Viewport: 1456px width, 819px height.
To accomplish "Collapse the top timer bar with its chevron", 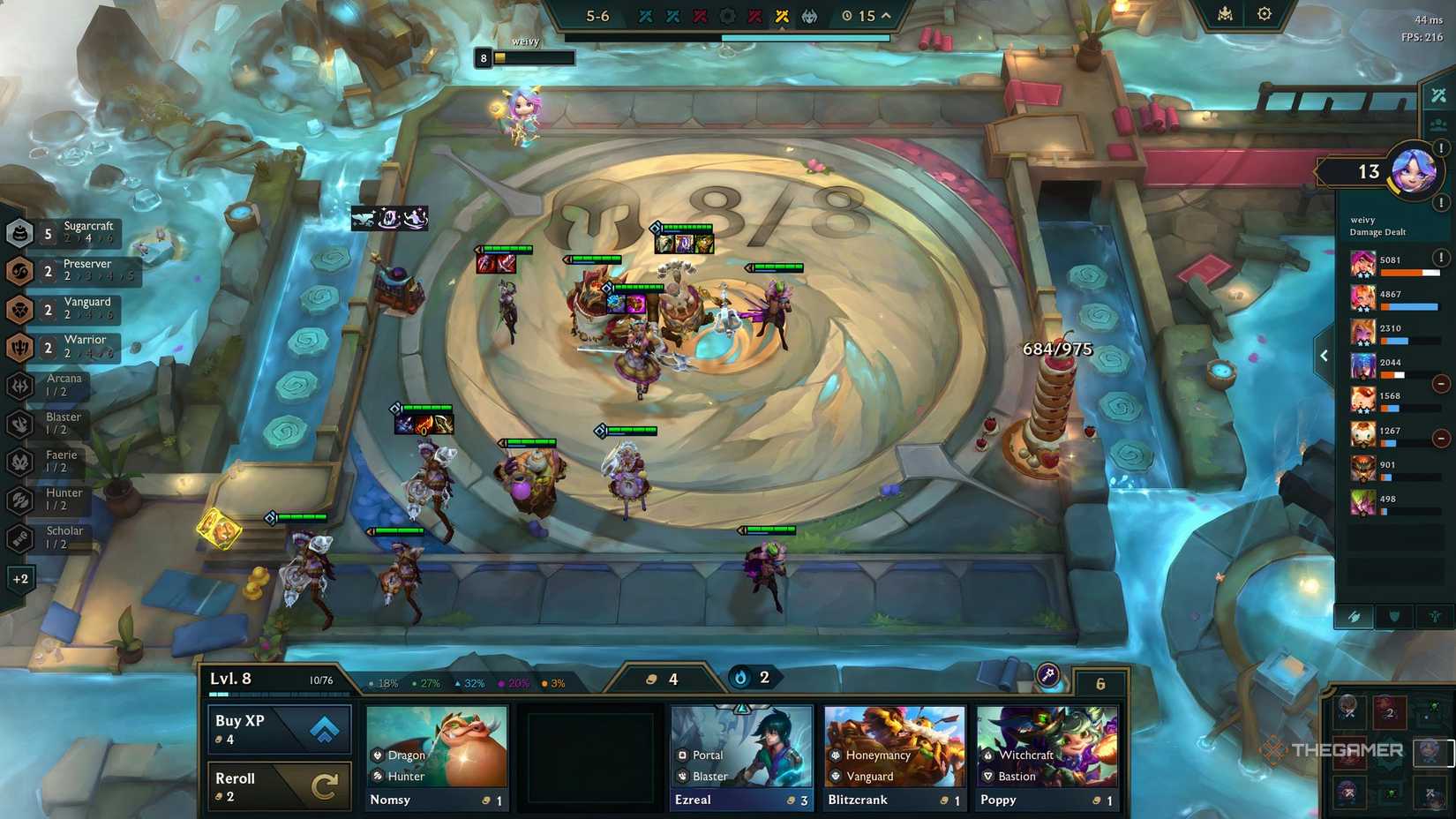I will tap(884, 15).
